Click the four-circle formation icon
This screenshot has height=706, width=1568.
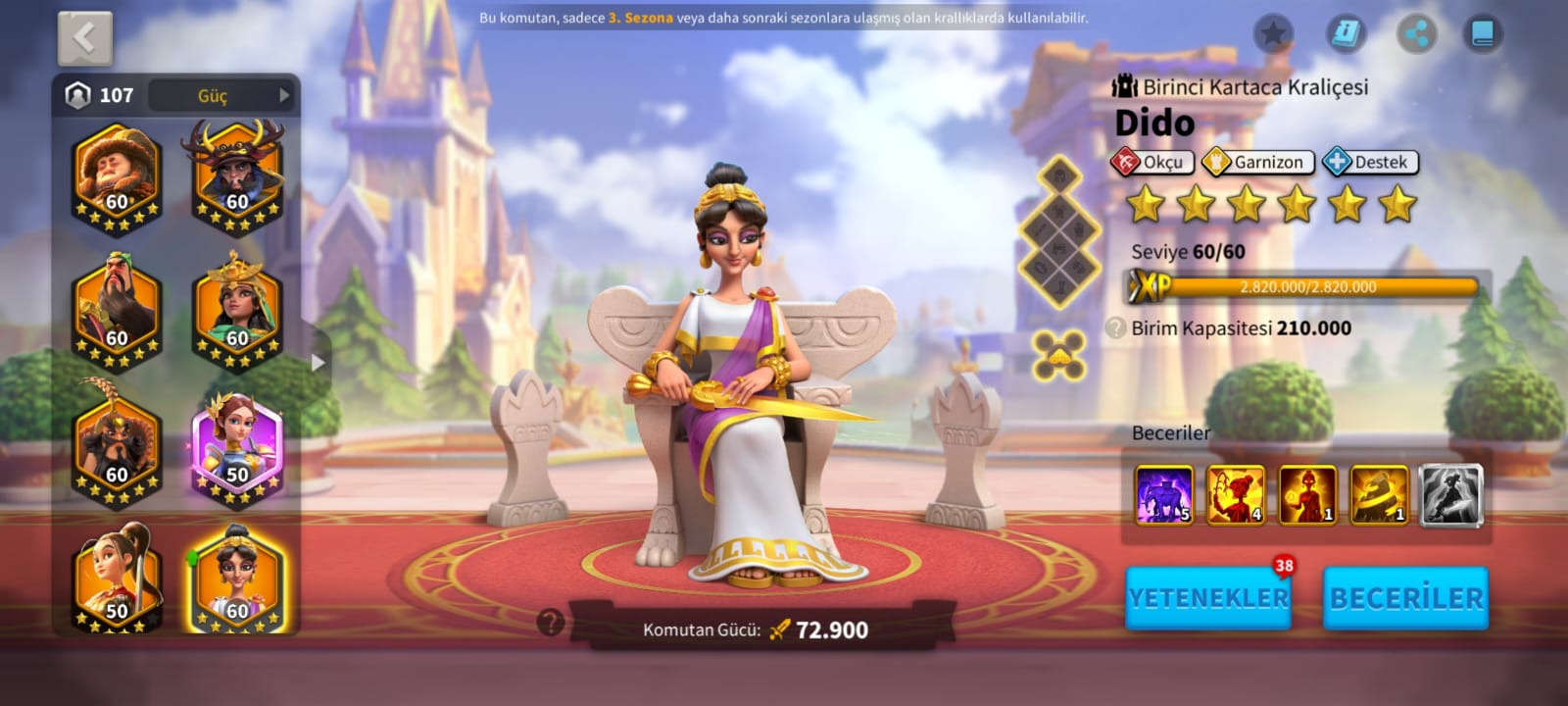pyautogui.click(x=1059, y=354)
